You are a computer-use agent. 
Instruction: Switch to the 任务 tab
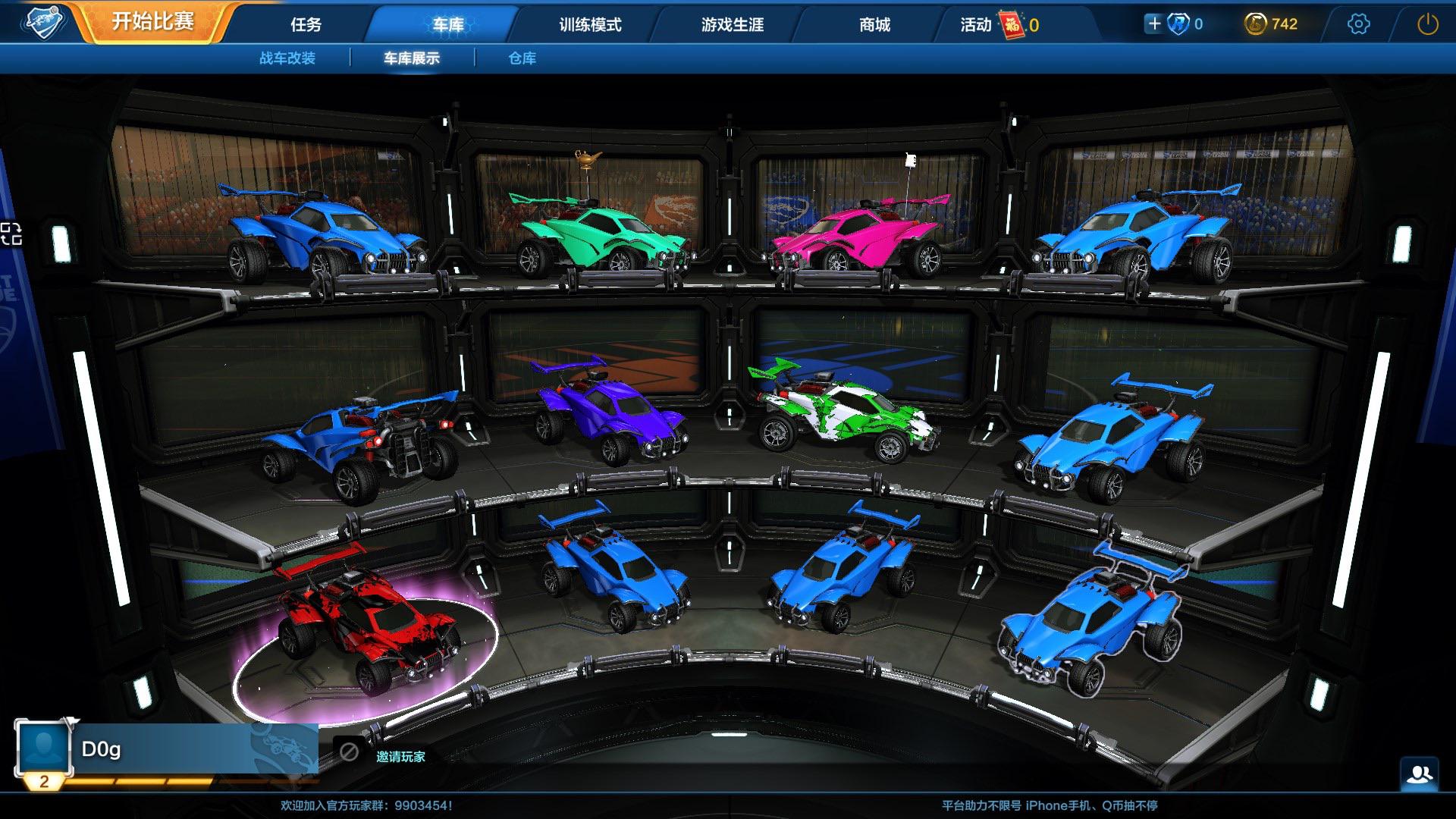pos(306,25)
